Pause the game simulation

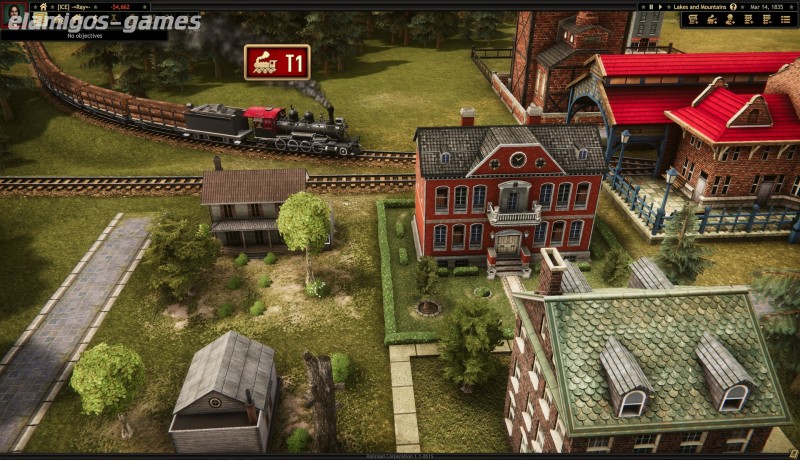point(650,6)
